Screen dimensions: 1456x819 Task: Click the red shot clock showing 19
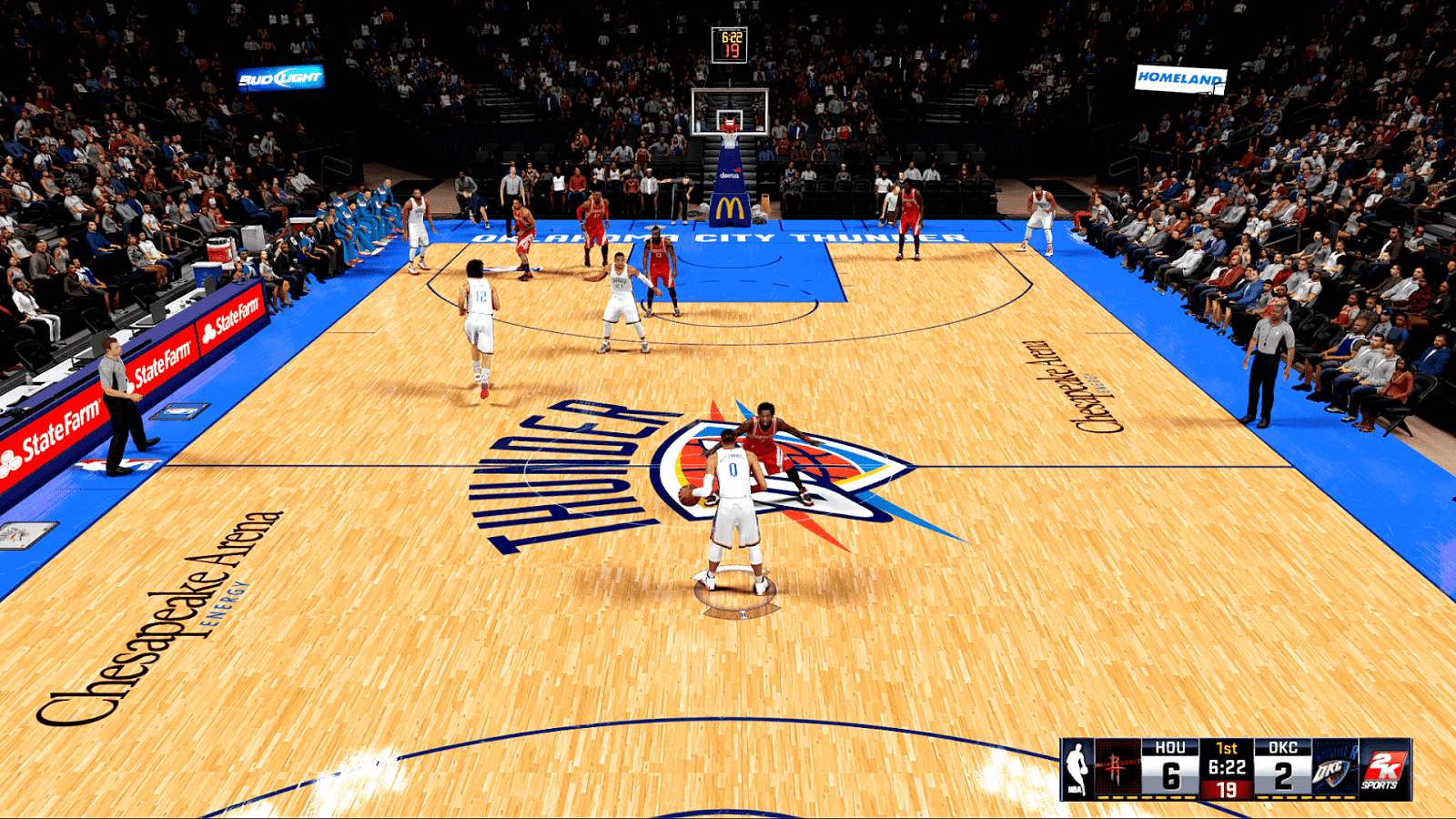[1227, 790]
